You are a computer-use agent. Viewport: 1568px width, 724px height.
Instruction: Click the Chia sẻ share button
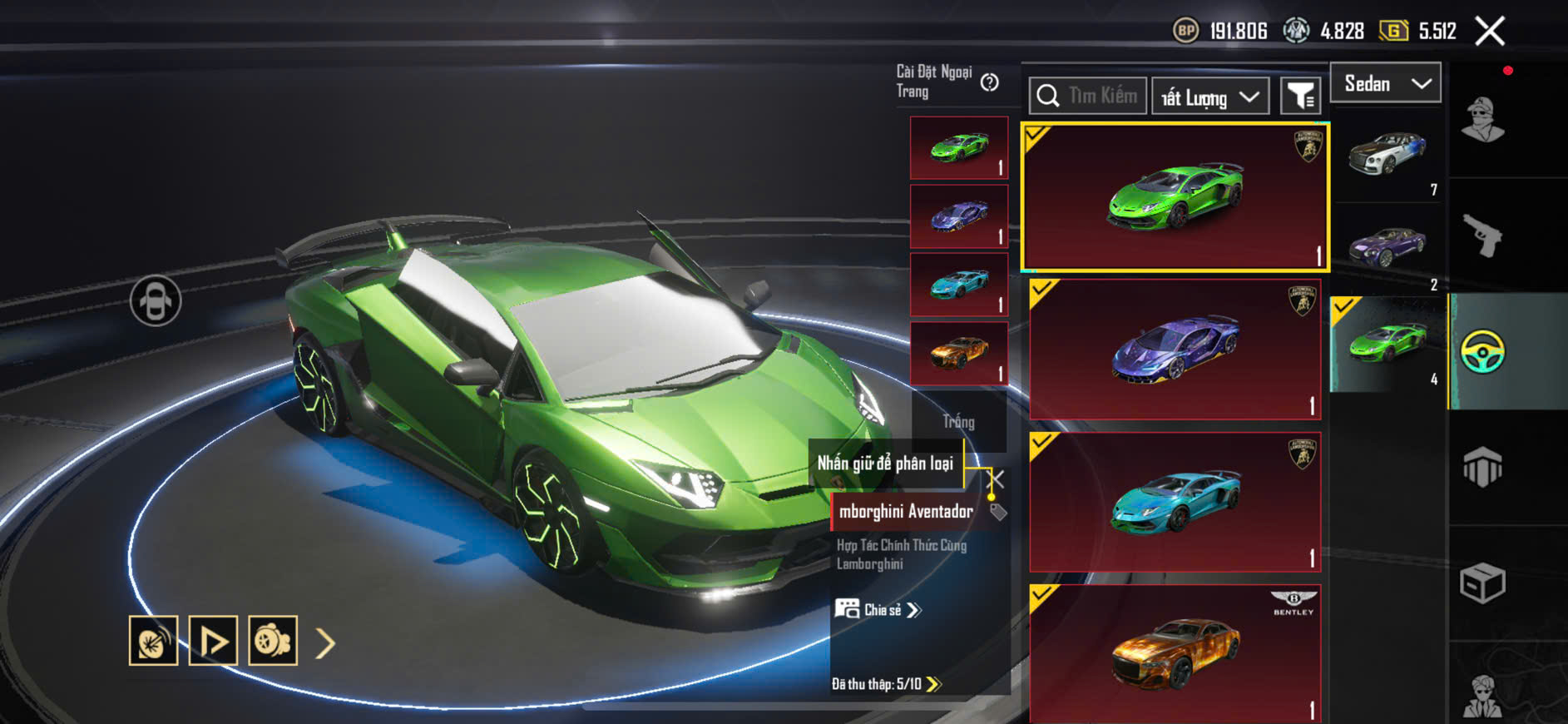point(878,610)
